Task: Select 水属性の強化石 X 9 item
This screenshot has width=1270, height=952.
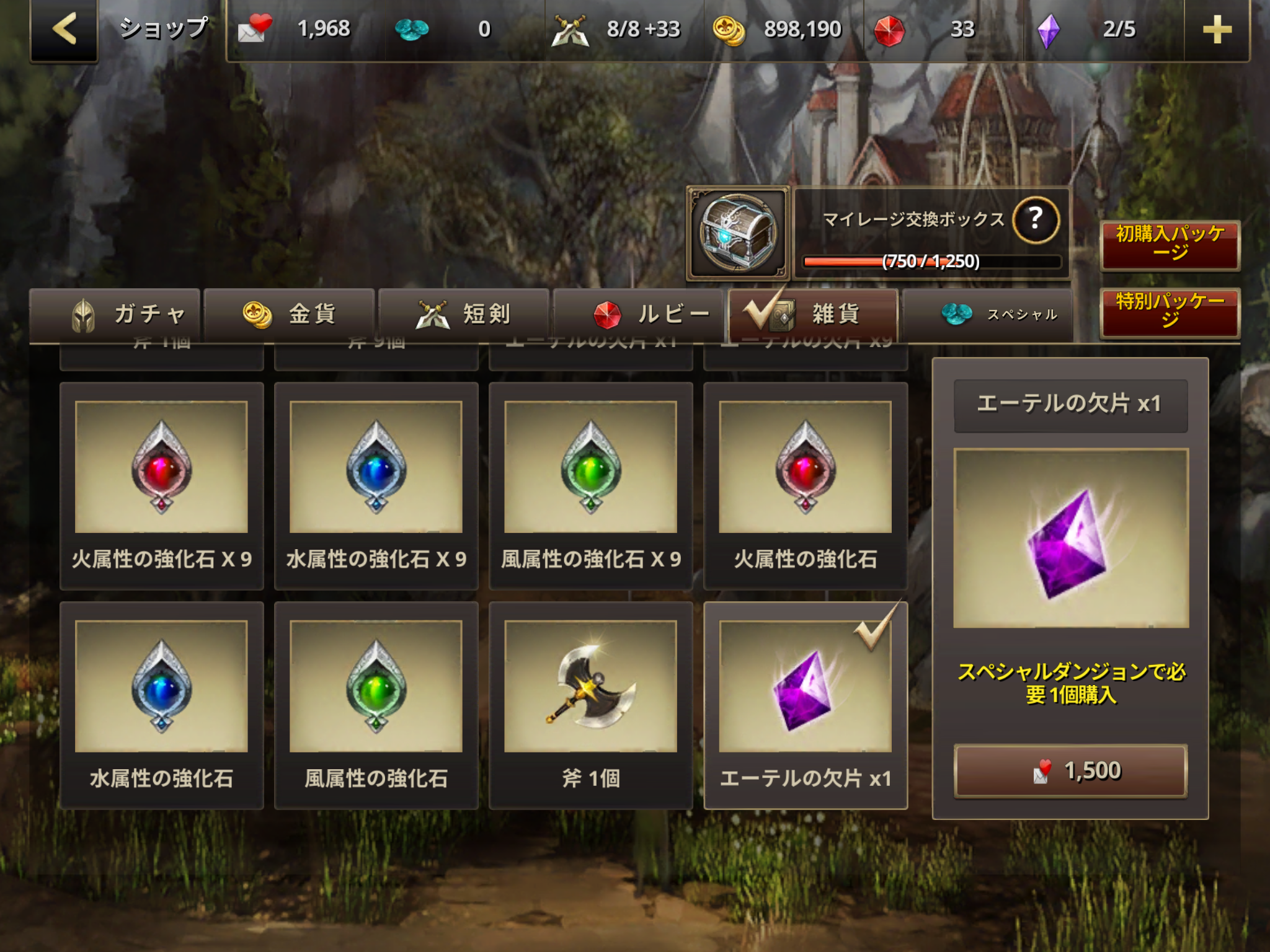Action: tap(376, 485)
